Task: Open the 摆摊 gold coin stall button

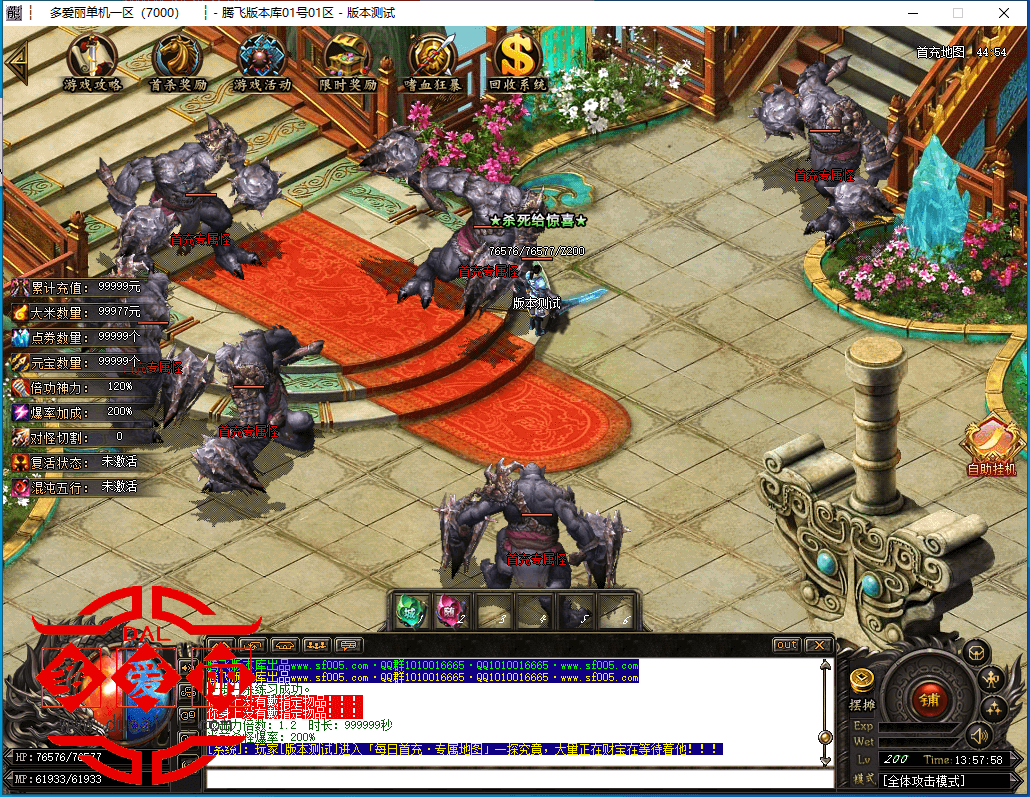Action: 861,682
